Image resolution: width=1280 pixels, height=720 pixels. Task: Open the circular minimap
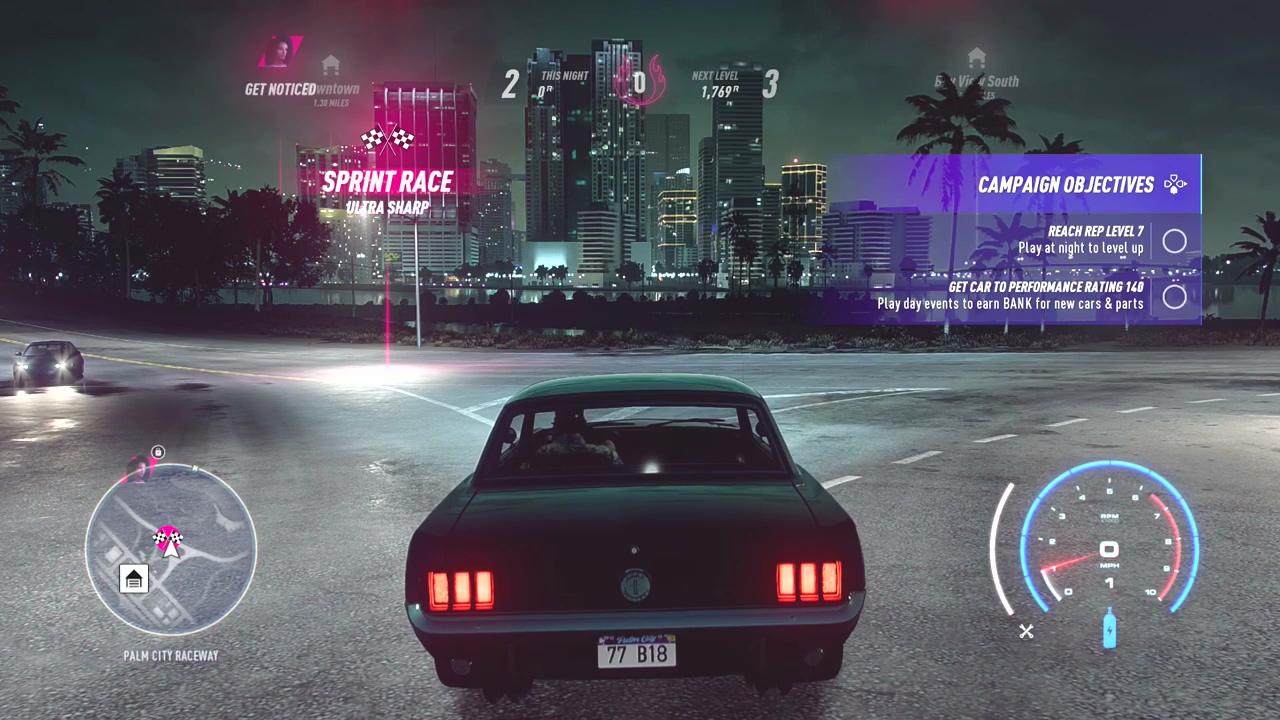pyautogui.click(x=171, y=549)
